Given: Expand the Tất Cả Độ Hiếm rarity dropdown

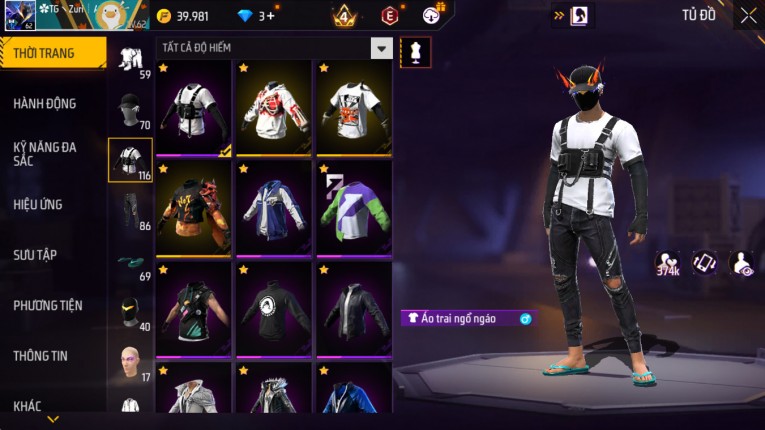Looking at the screenshot, I should 381,48.
